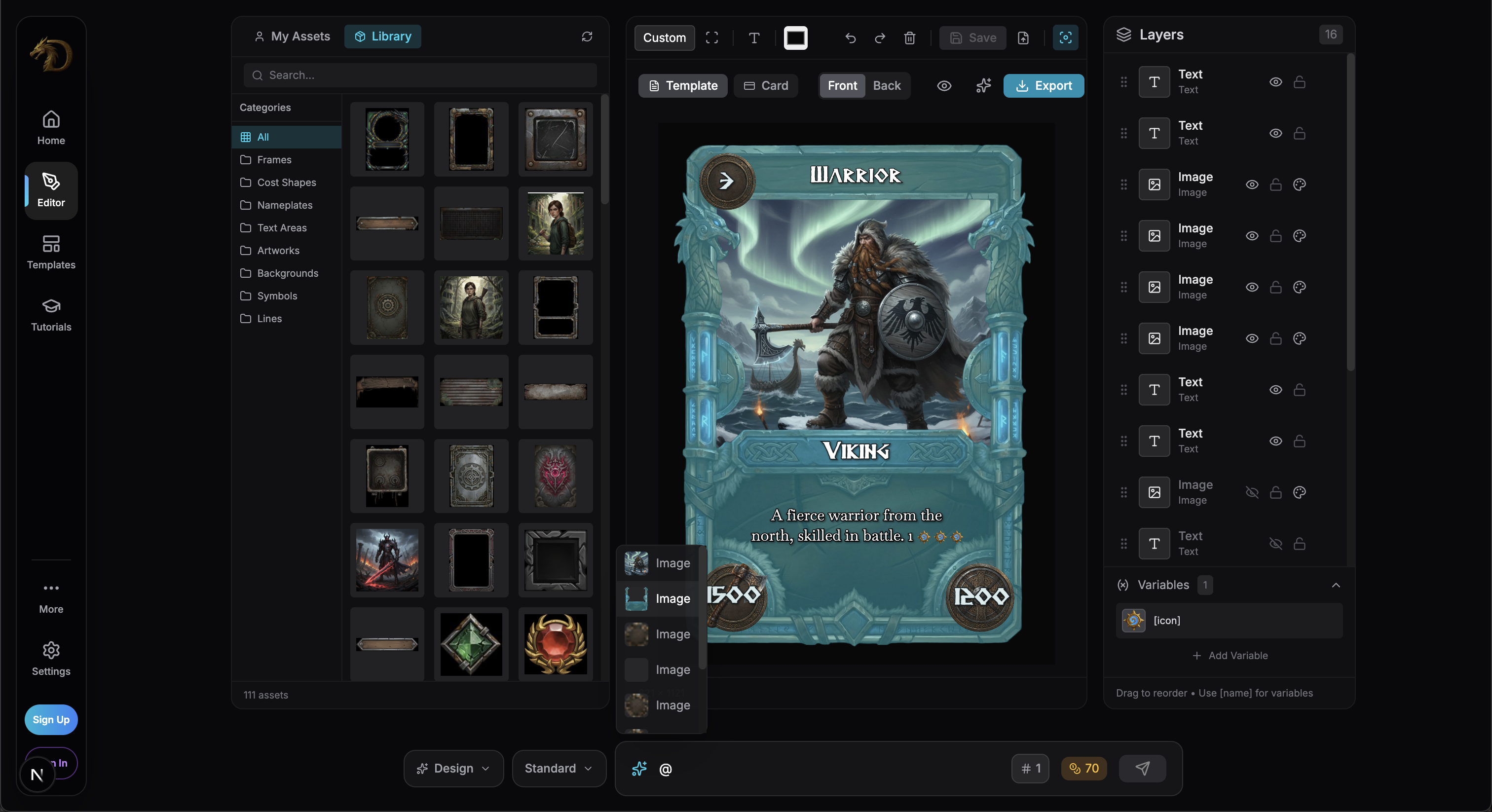Open the Templates section in the sidebar
The width and height of the screenshot is (1492, 812).
tap(51, 253)
